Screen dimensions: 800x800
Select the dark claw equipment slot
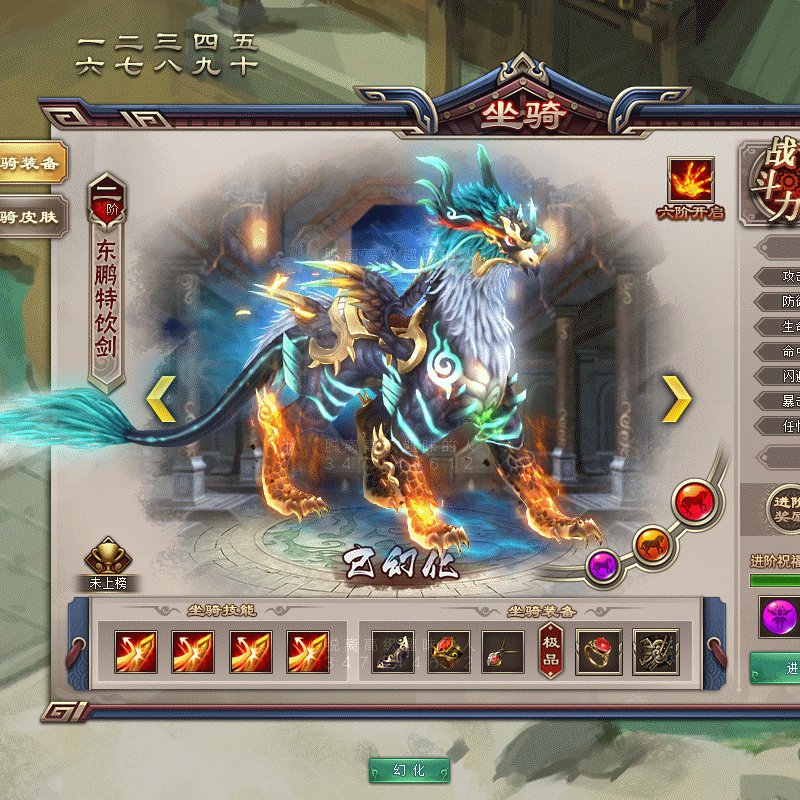pos(656,652)
